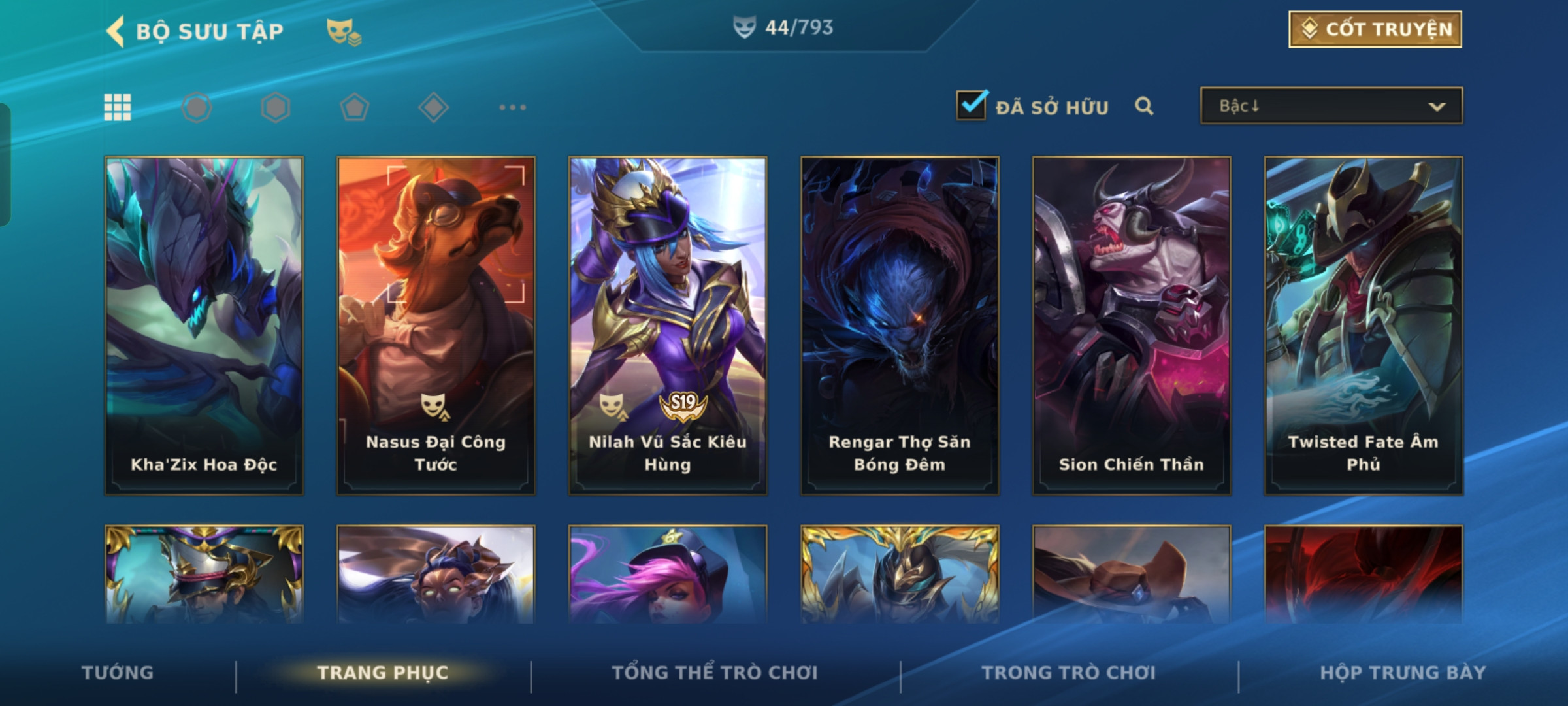This screenshot has height=706, width=1568.
Task: Click the golden masks icon near title
Action: pyautogui.click(x=344, y=31)
